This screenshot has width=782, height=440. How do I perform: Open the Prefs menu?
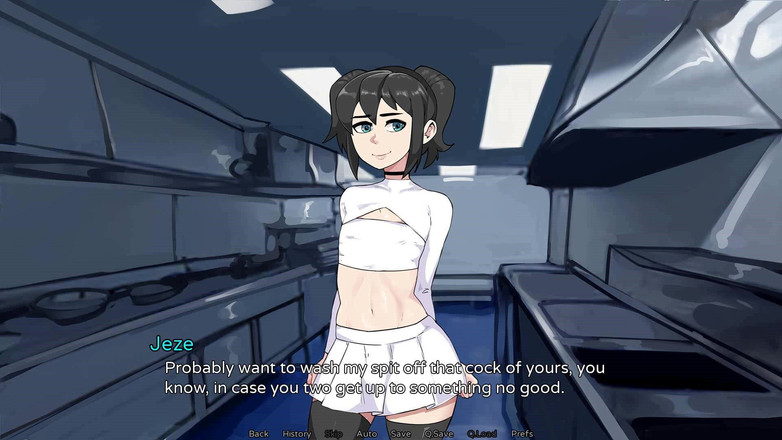coord(522,434)
